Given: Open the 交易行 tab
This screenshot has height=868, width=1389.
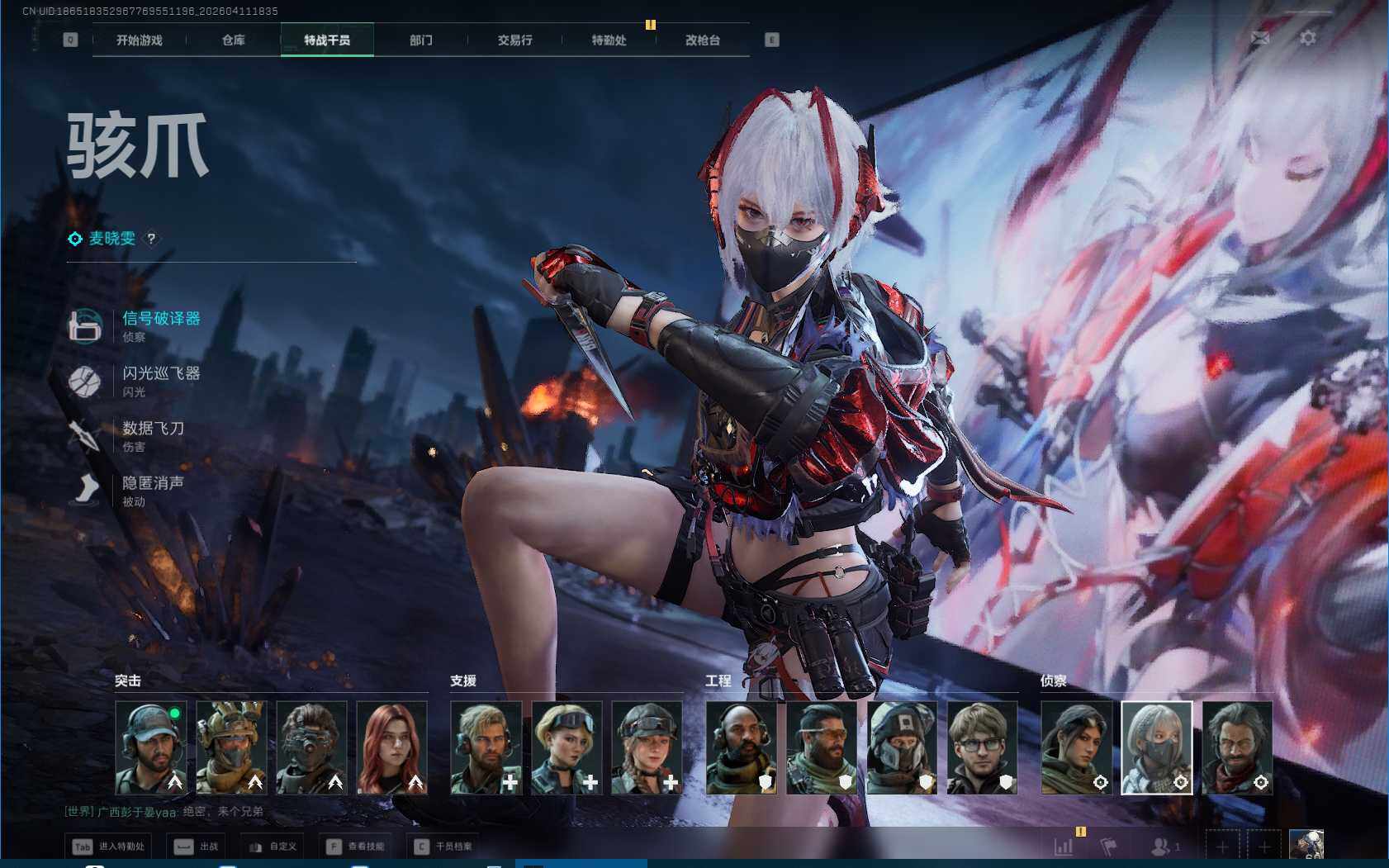Looking at the screenshot, I should tap(514, 40).
